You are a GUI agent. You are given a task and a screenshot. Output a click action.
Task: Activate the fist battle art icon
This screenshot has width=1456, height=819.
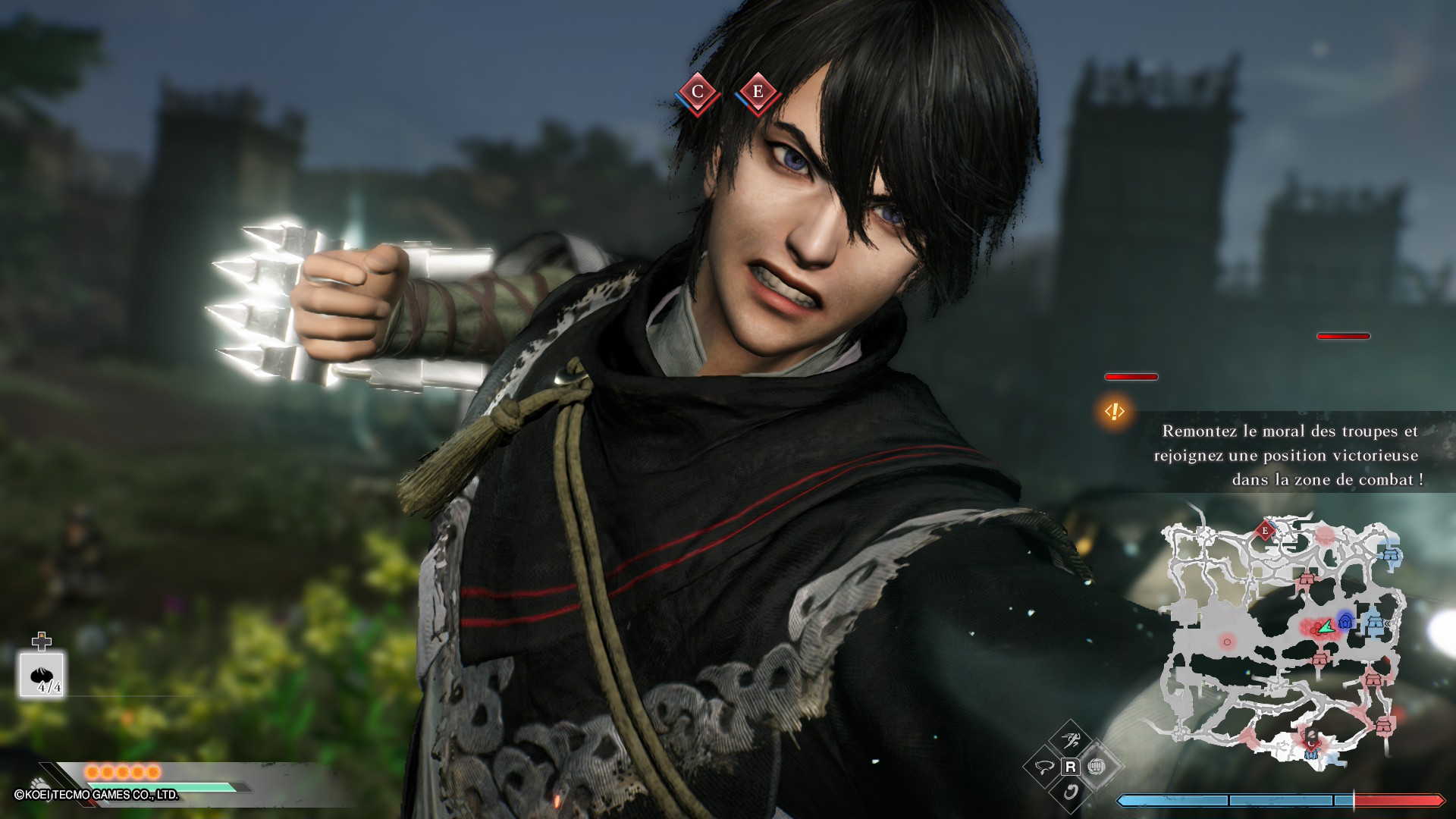[x=1094, y=767]
